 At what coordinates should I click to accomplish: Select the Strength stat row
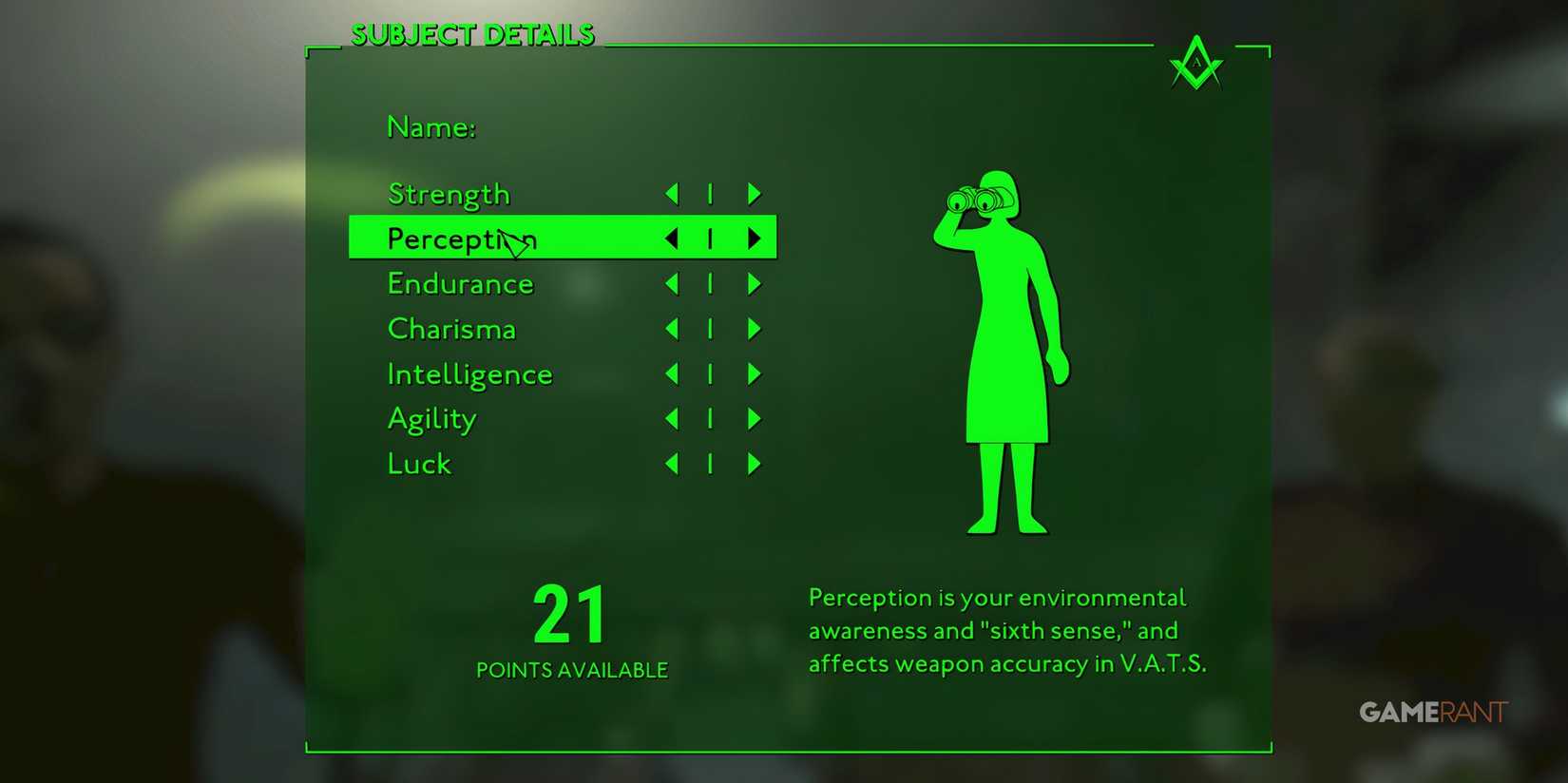coord(448,193)
